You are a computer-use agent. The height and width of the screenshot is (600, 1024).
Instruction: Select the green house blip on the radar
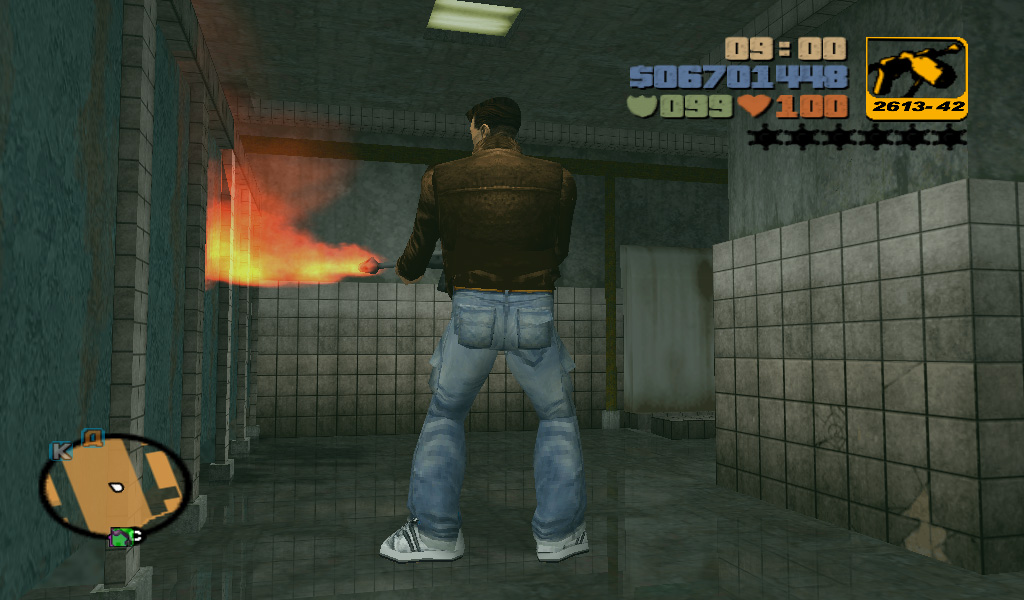(x=120, y=538)
